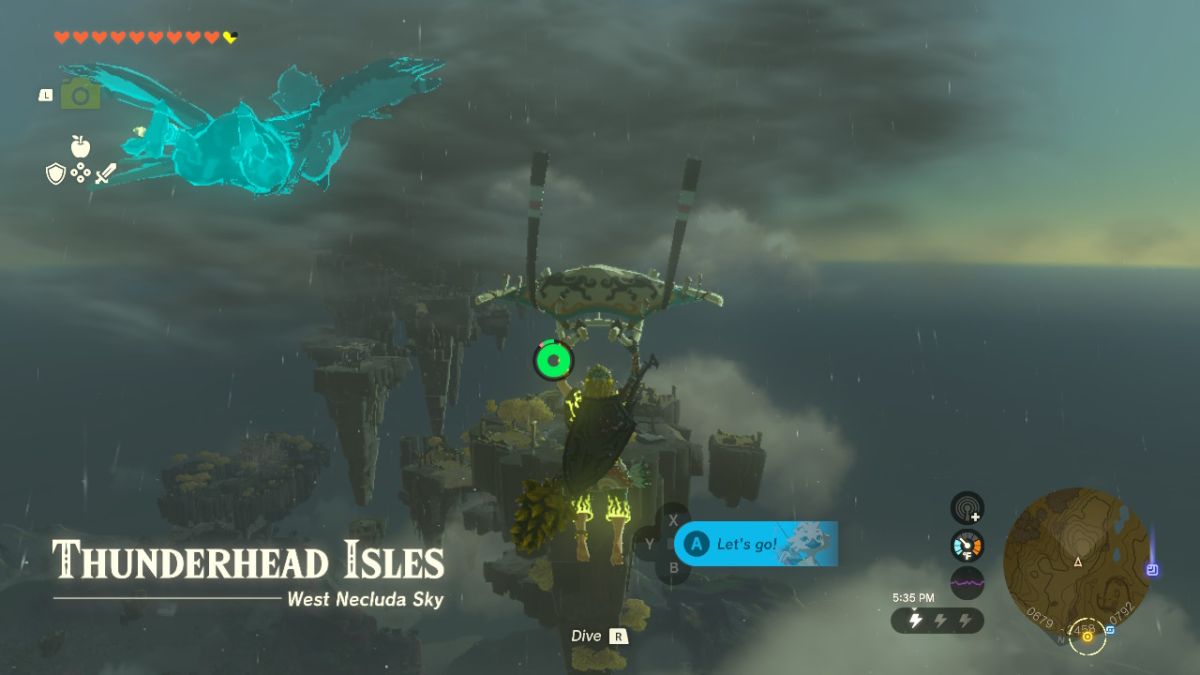This screenshot has height=675, width=1200.
Task: Click the Sheikah sensor radar icon
Action: 967,508
